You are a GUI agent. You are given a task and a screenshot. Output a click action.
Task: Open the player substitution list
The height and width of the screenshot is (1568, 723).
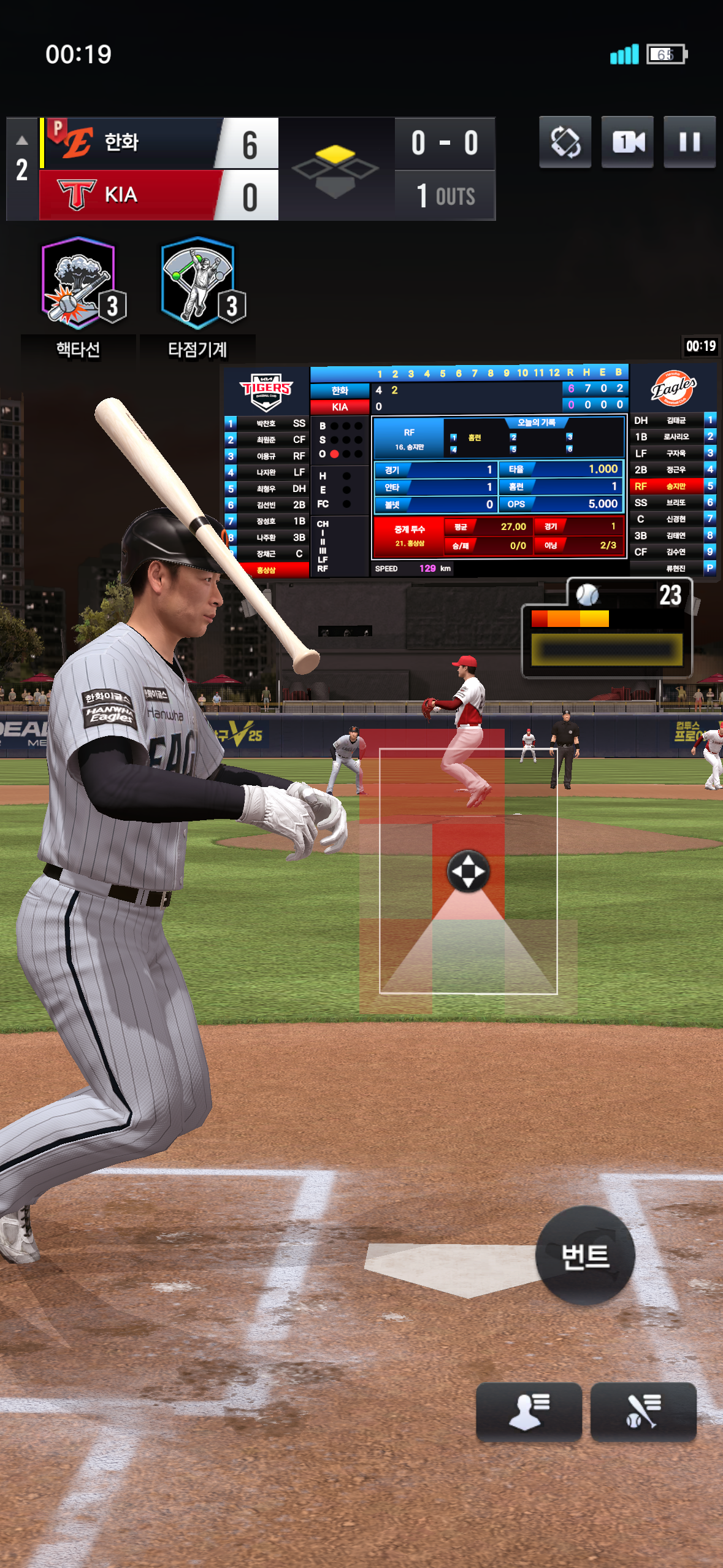[x=529, y=1411]
